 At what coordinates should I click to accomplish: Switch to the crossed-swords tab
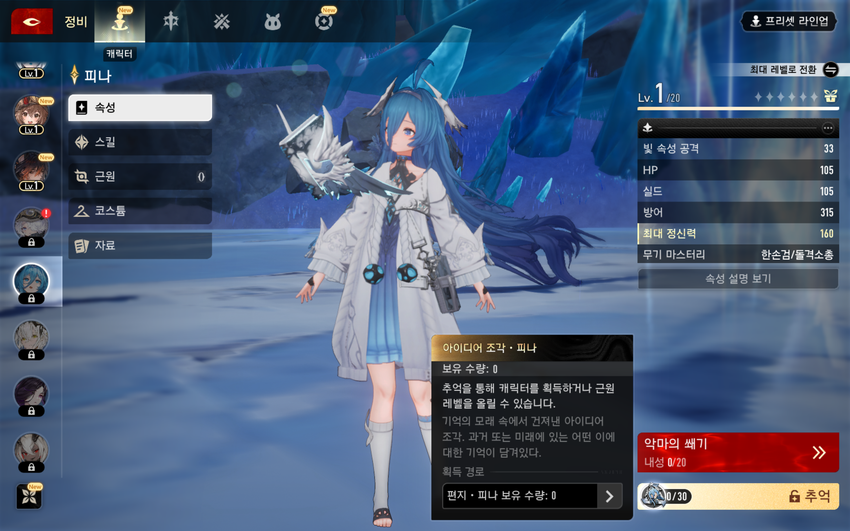point(222,21)
